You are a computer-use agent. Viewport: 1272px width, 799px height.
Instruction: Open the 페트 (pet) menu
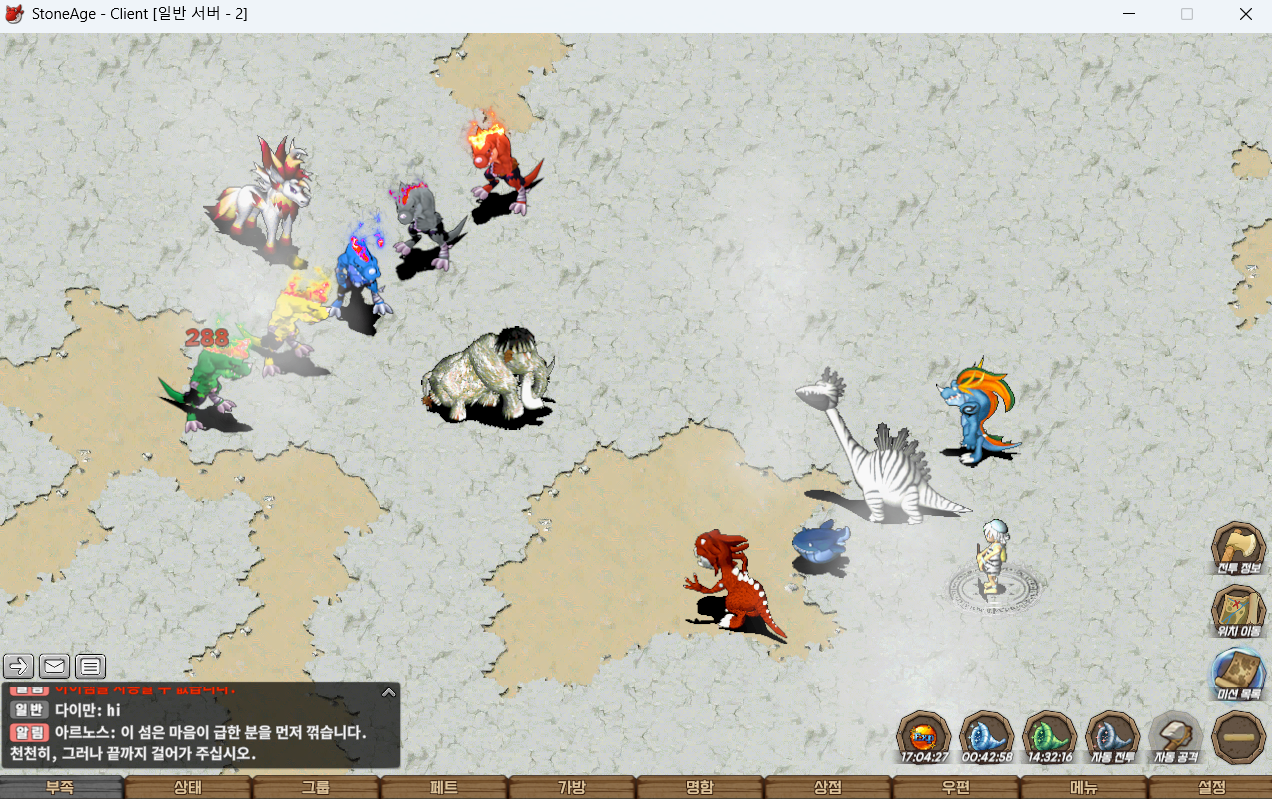pyautogui.click(x=444, y=788)
